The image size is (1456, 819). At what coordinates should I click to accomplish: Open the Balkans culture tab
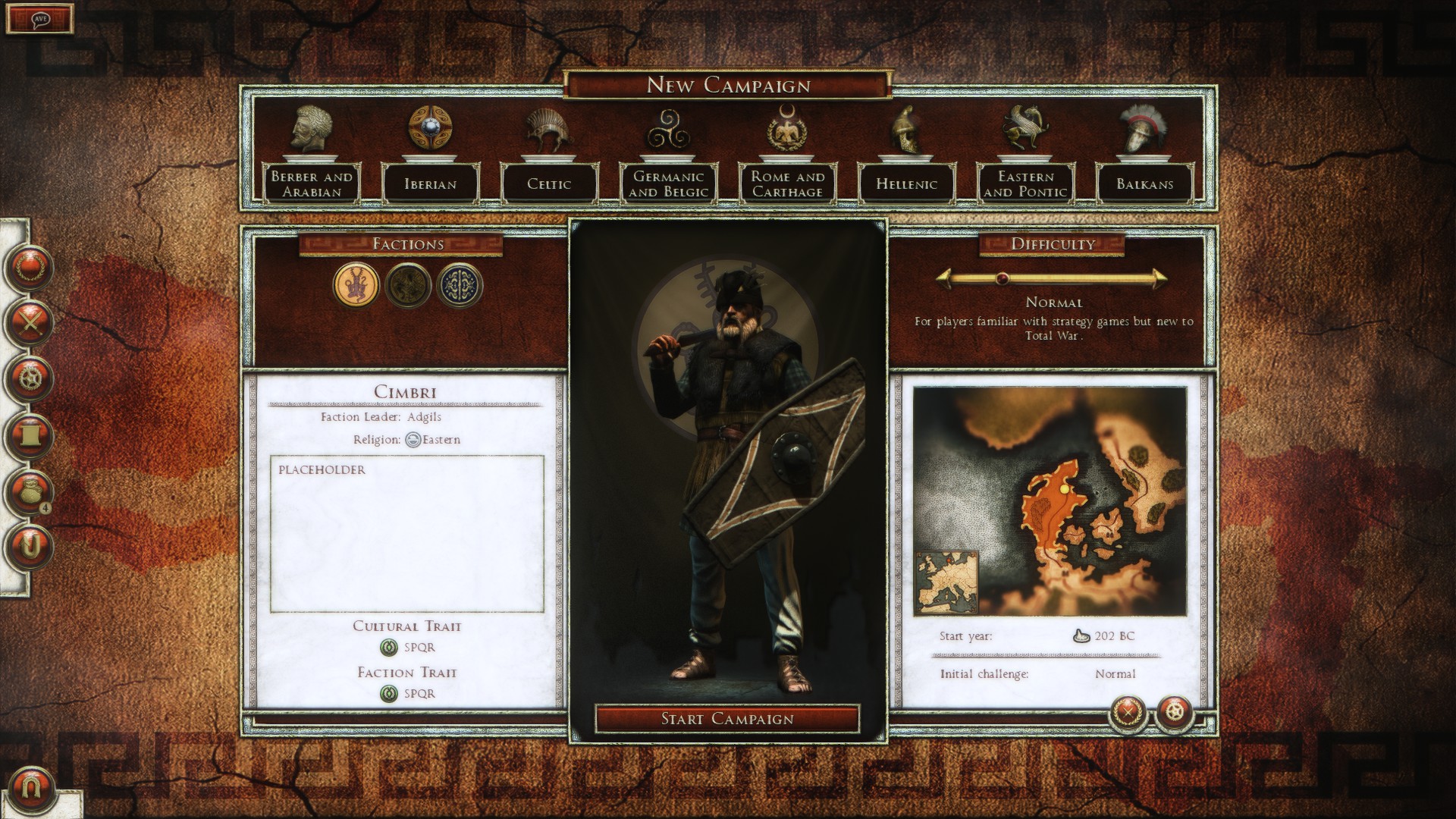[x=1144, y=184]
